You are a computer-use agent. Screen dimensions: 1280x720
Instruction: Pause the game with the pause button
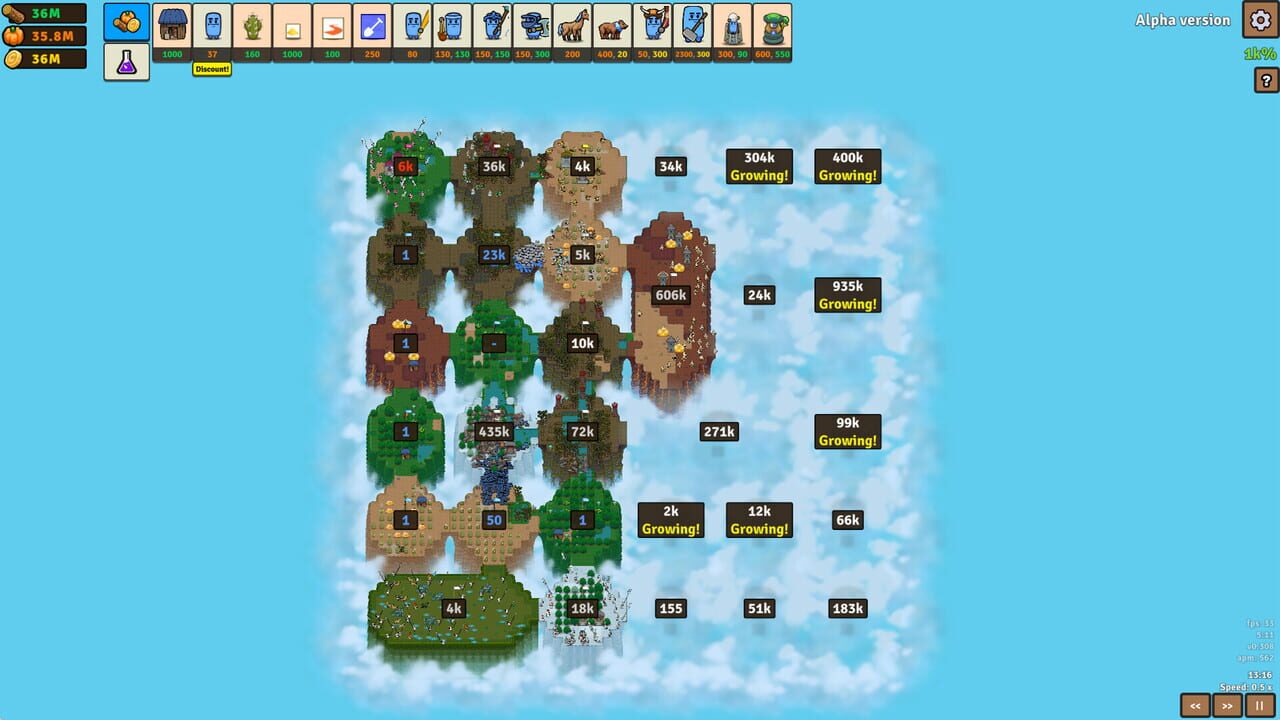click(1261, 705)
